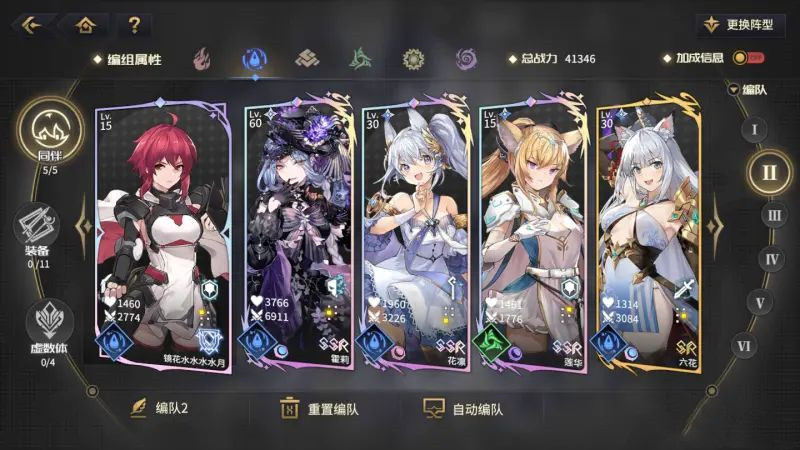Open the 更换阵型 formation change
Screen dimensions: 800x450
741,25
